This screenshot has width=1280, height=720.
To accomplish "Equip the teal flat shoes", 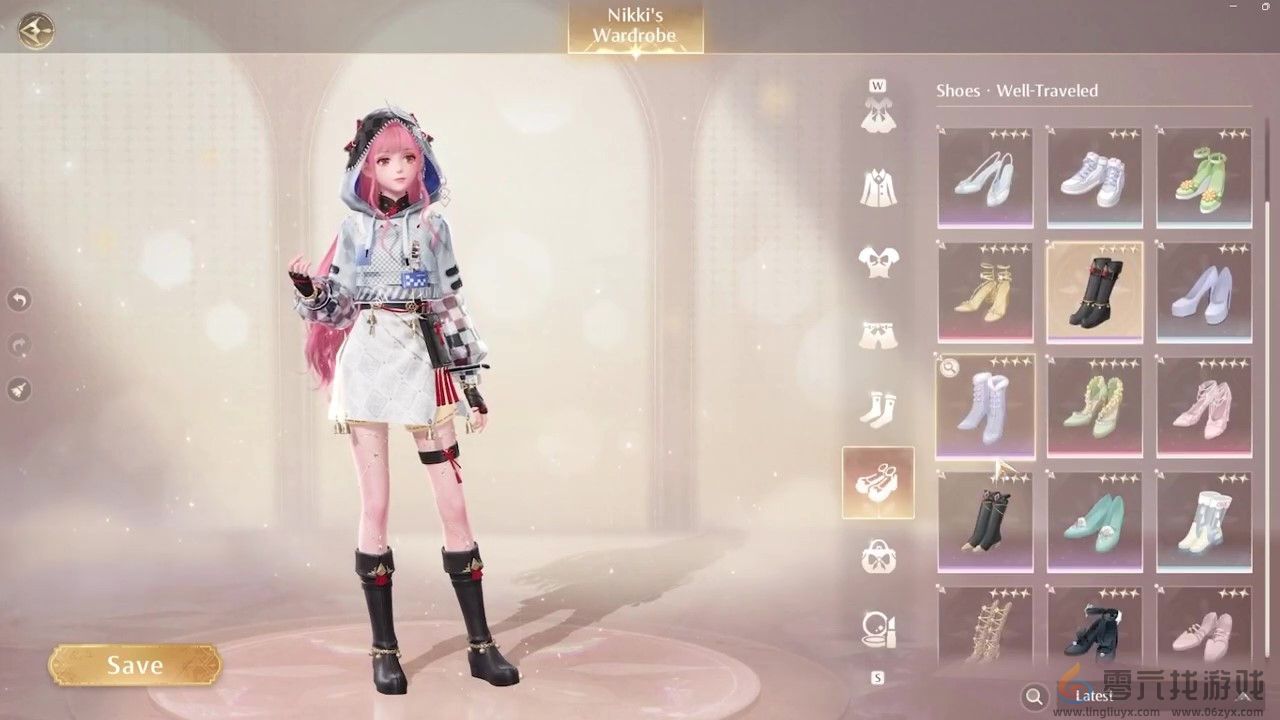I will 1094,520.
